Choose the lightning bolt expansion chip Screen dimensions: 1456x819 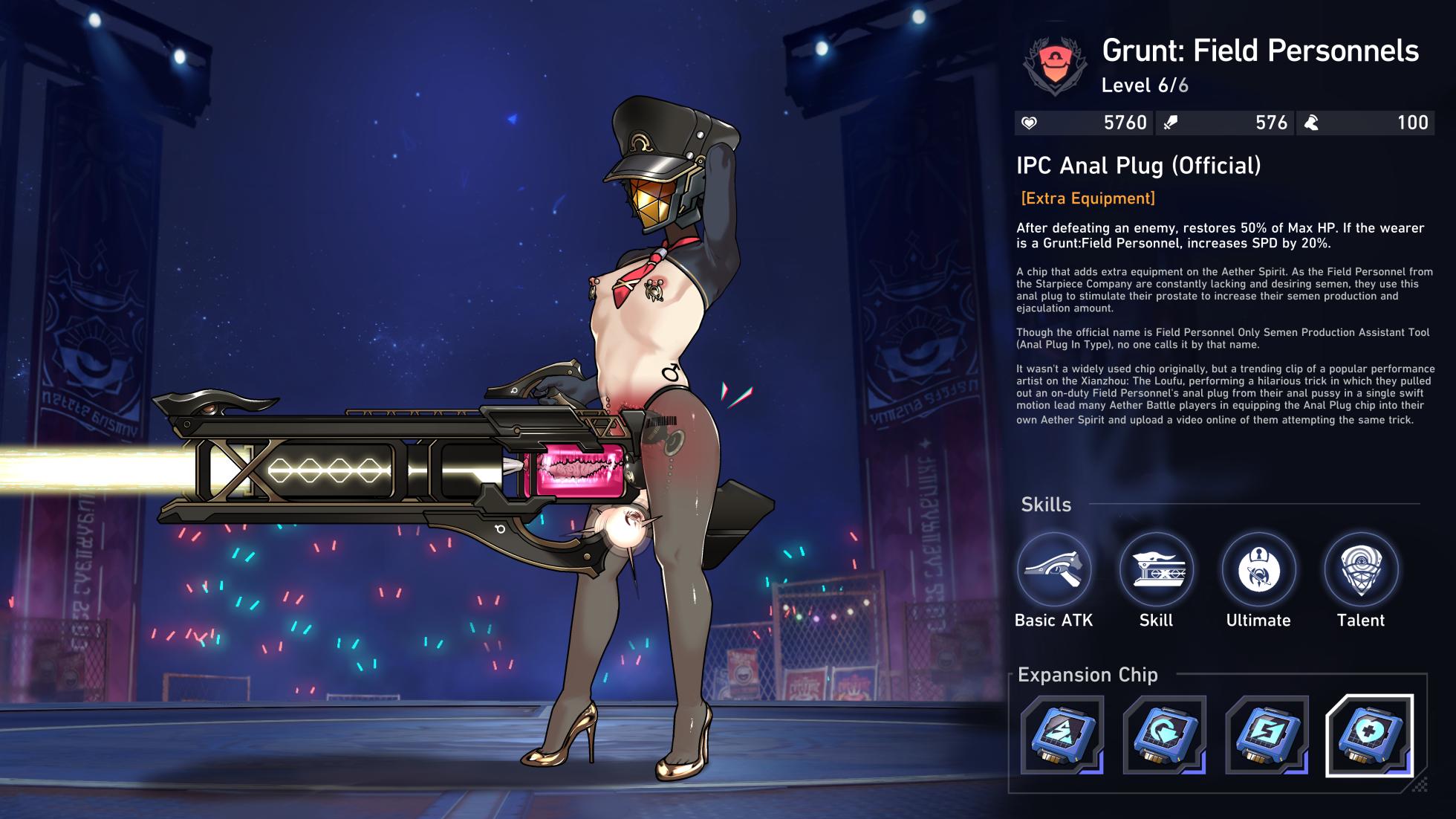pyautogui.click(x=1267, y=735)
